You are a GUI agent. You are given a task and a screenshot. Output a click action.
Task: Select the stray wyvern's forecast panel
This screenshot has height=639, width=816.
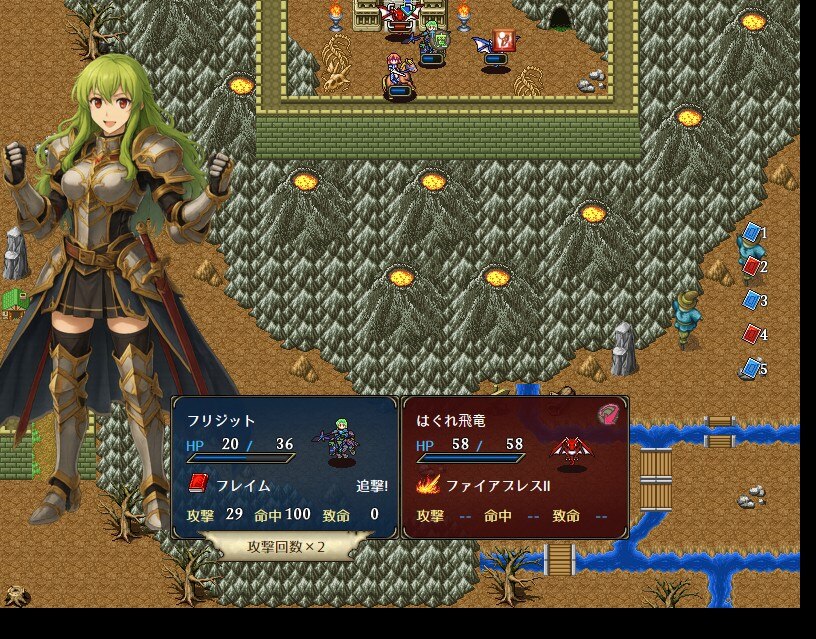click(515, 467)
